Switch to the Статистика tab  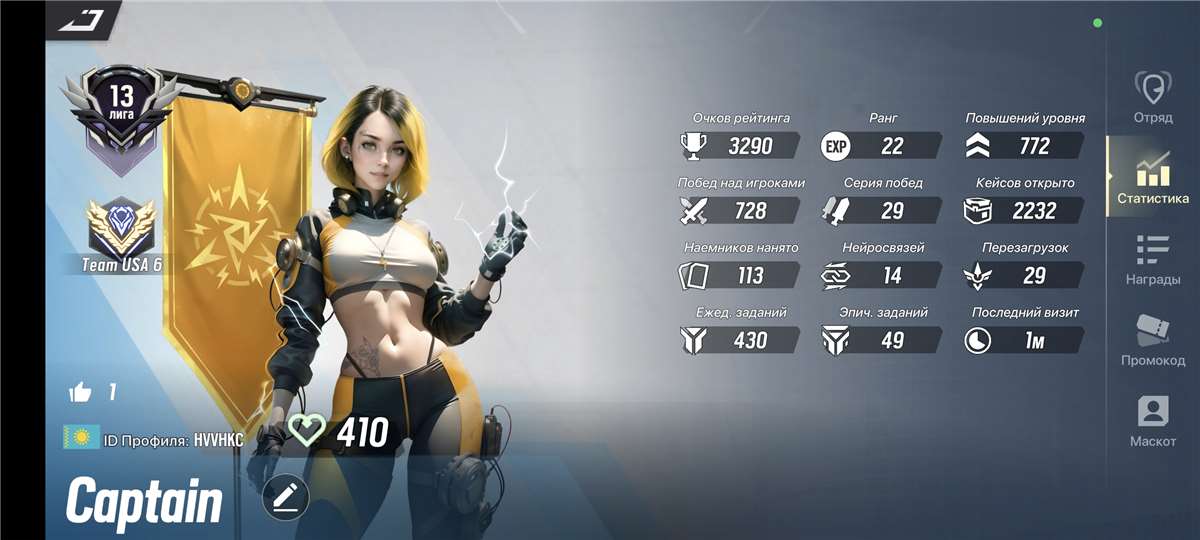click(x=1153, y=178)
